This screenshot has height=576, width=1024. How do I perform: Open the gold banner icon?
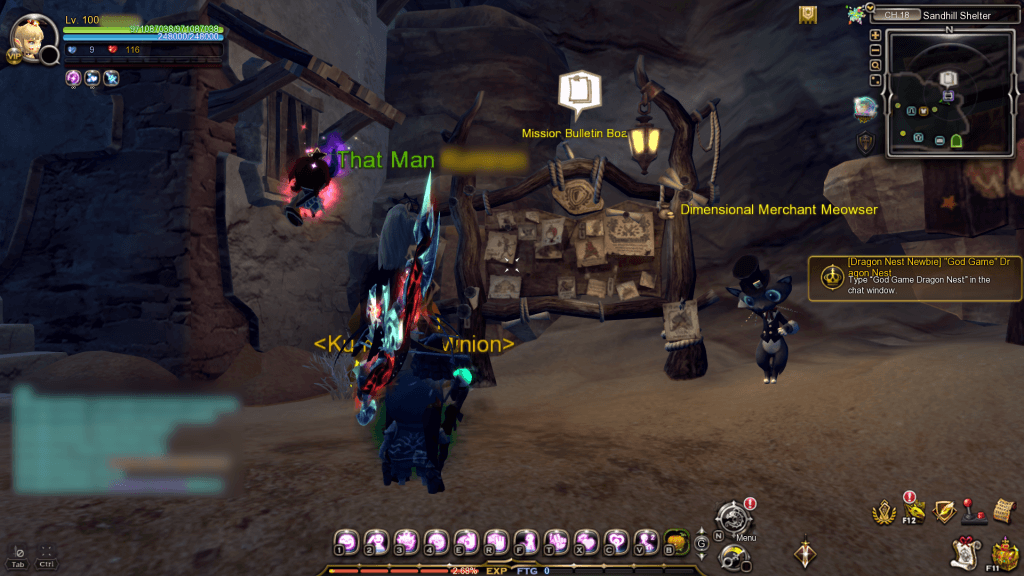click(x=808, y=14)
